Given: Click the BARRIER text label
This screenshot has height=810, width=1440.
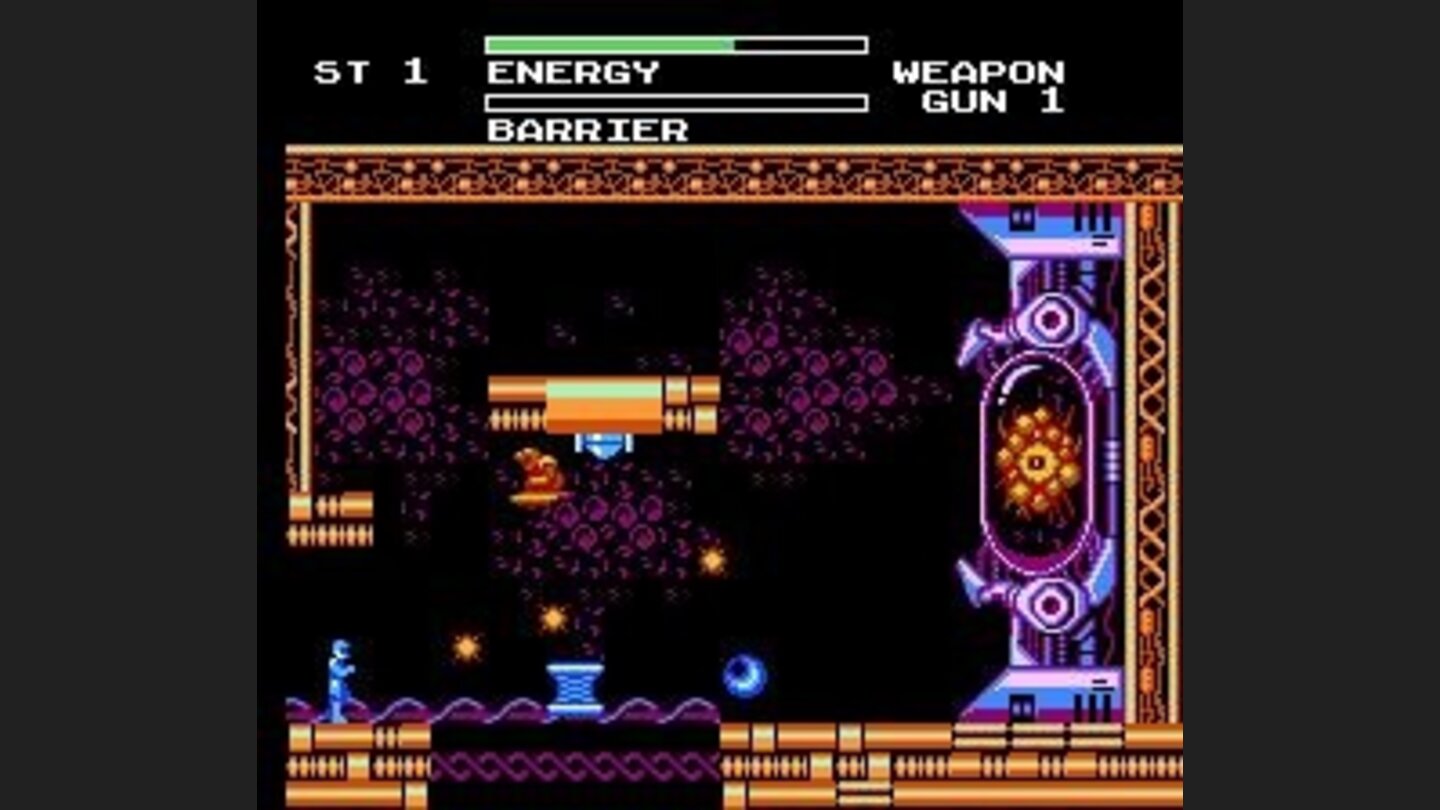Looking at the screenshot, I should pyautogui.click(x=585, y=130).
